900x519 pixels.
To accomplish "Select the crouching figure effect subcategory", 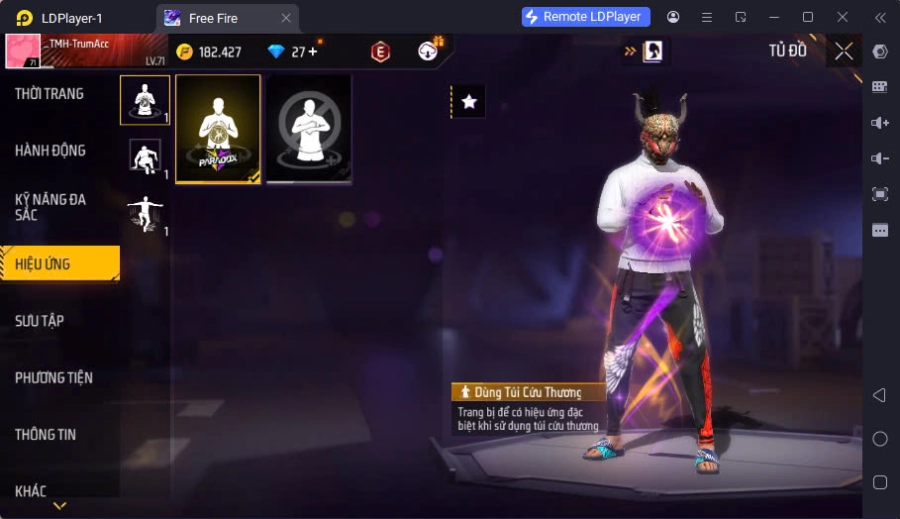I will (x=145, y=157).
